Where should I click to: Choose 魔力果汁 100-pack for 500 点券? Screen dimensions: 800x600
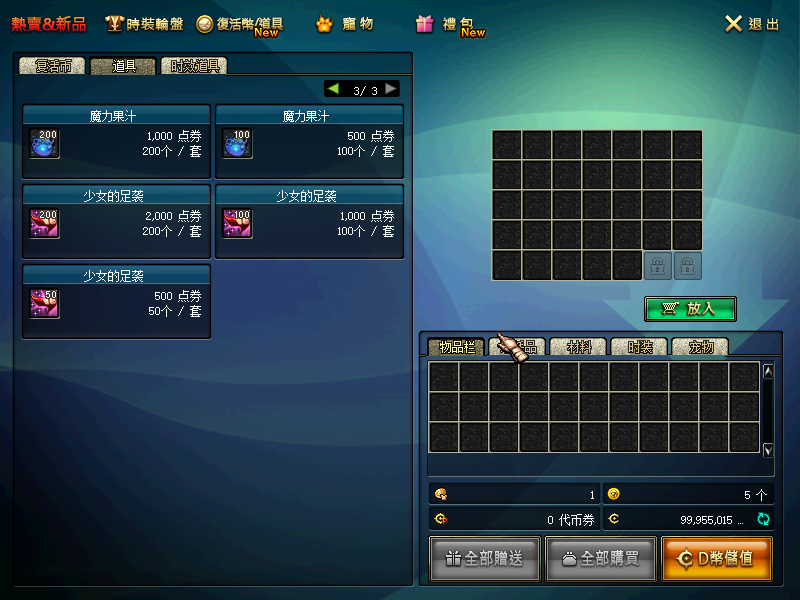(x=310, y=142)
